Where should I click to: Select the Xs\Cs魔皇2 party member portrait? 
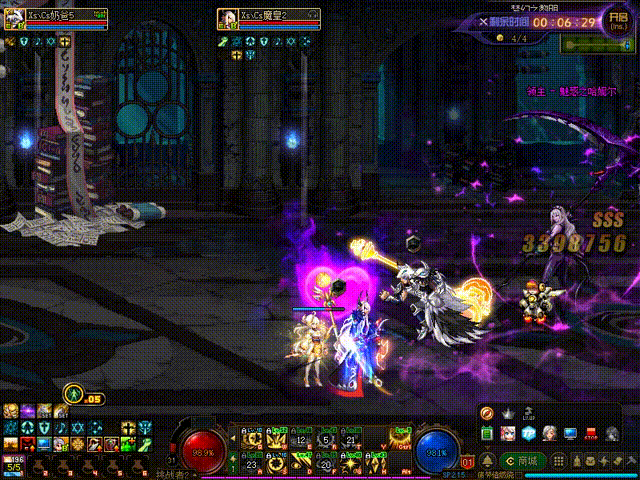226,17
